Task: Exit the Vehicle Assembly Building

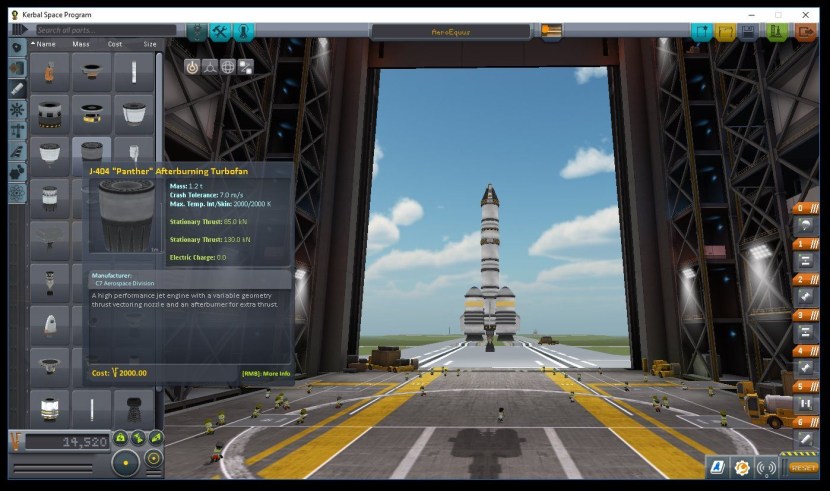Action: pyautogui.click(x=805, y=31)
